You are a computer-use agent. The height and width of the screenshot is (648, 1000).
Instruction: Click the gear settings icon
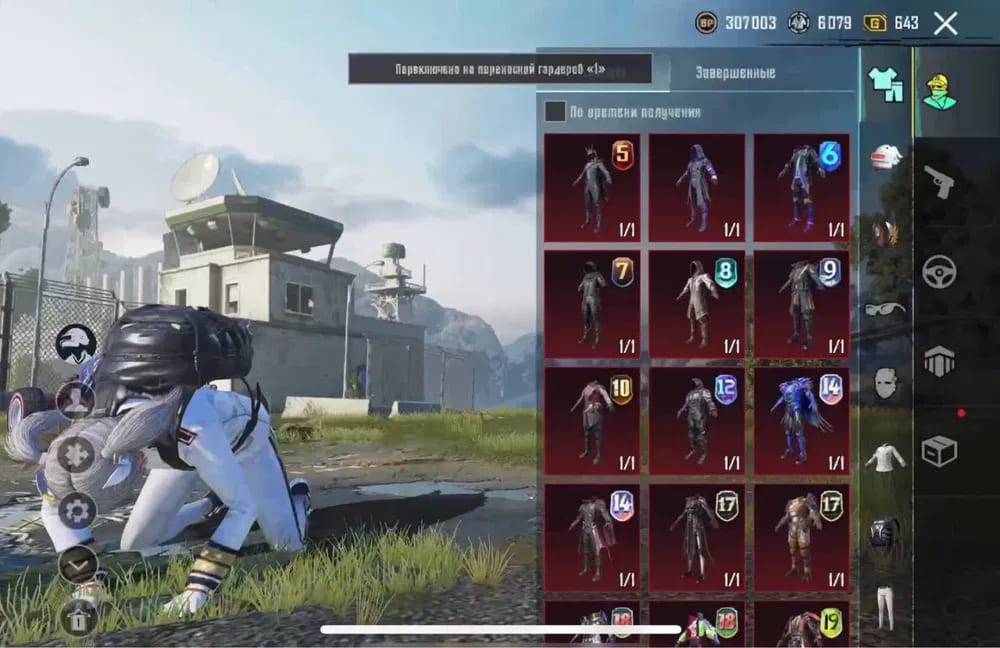point(77,511)
